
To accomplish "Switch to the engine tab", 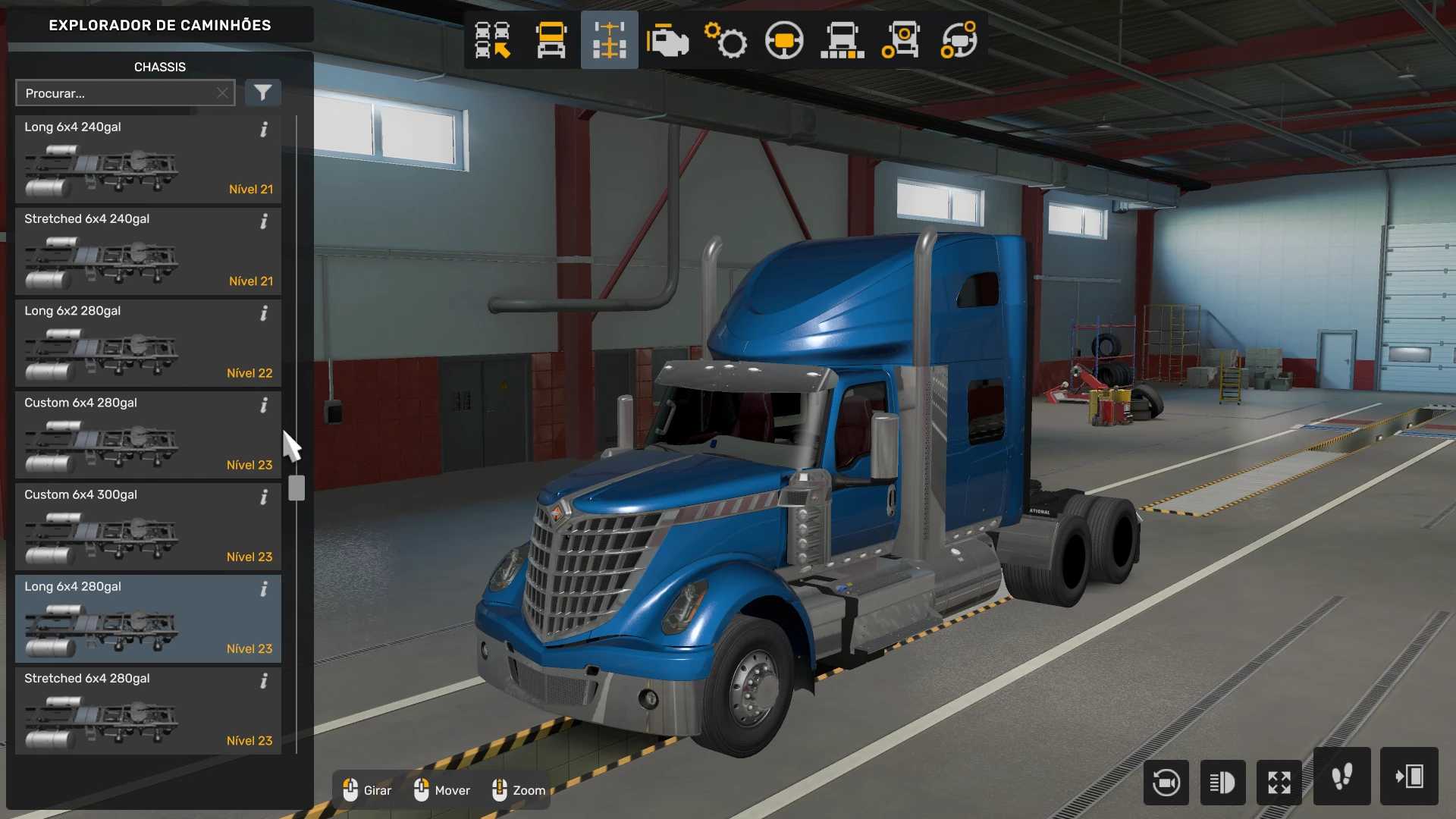I will pos(667,40).
